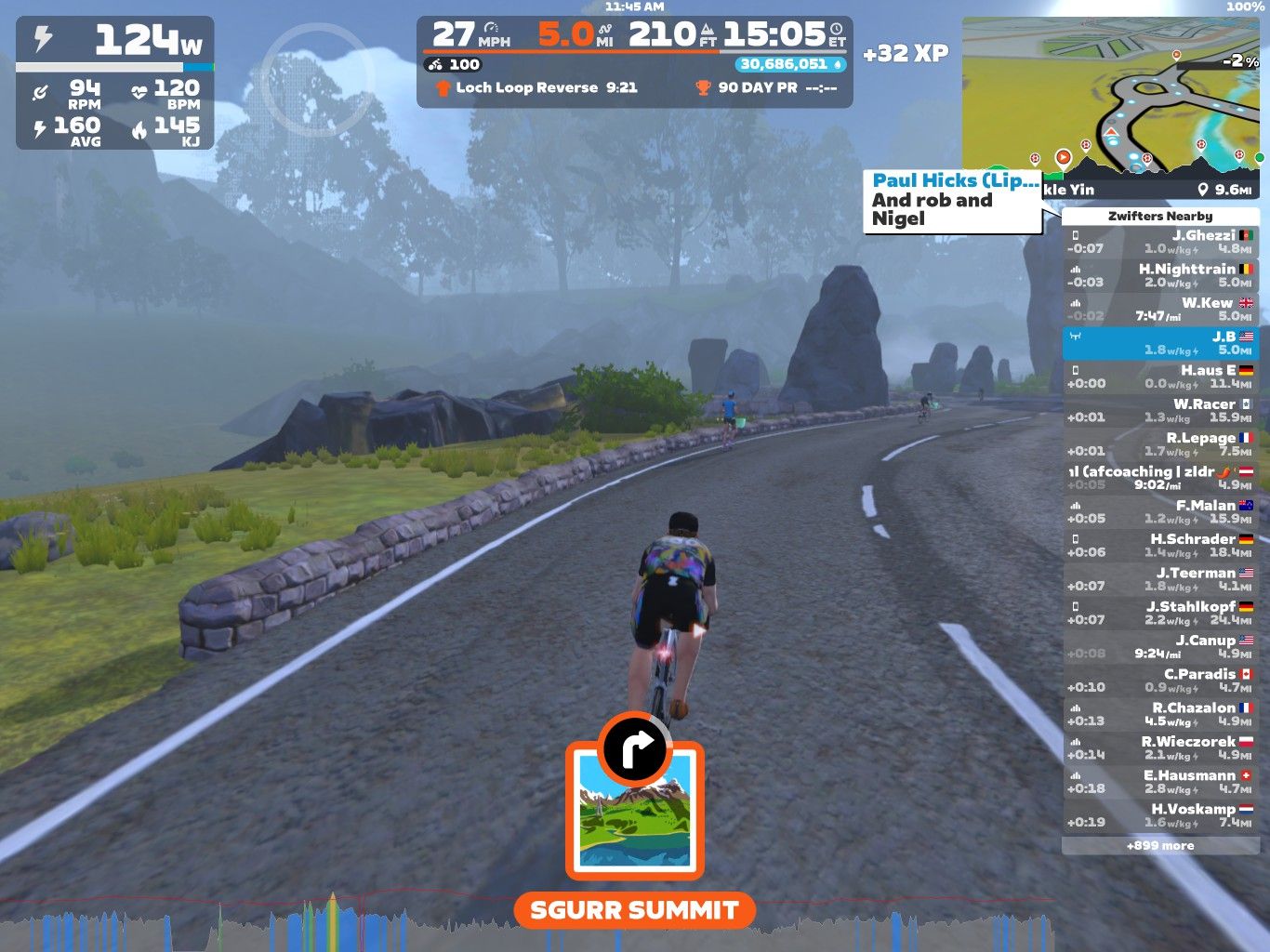The image size is (1270, 952).
Task: View rider H.Nighttrain in the nearby list
Action: point(1160,275)
